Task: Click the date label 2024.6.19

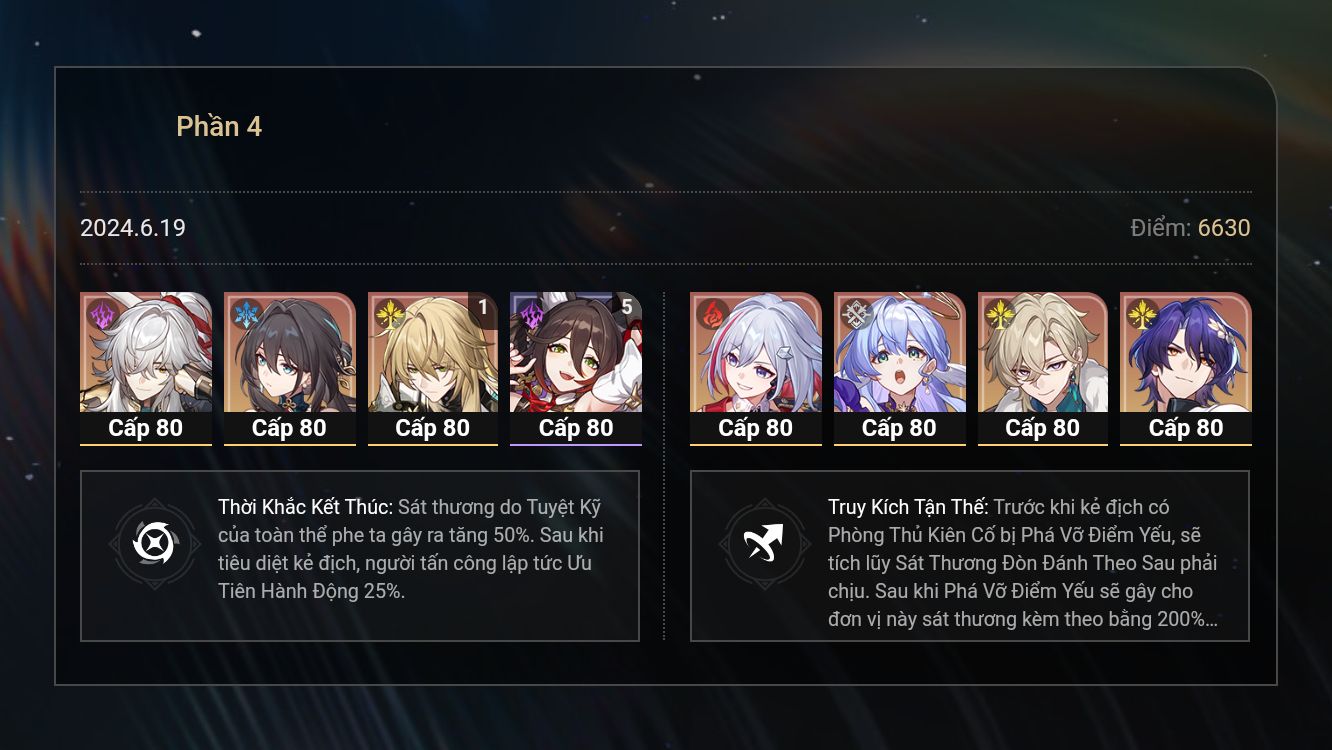Action: coord(132,228)
